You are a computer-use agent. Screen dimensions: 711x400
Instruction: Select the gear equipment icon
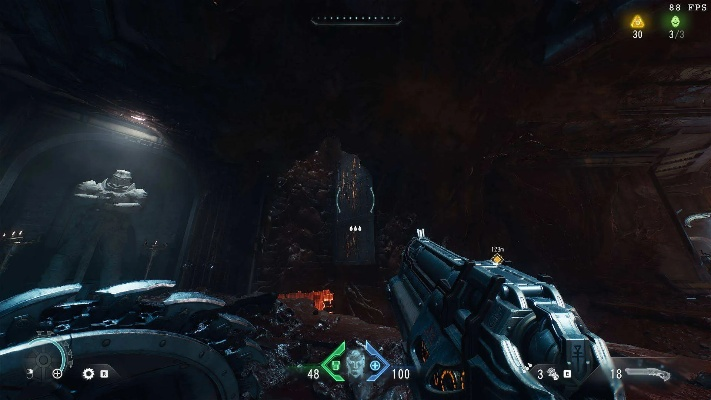88,373
